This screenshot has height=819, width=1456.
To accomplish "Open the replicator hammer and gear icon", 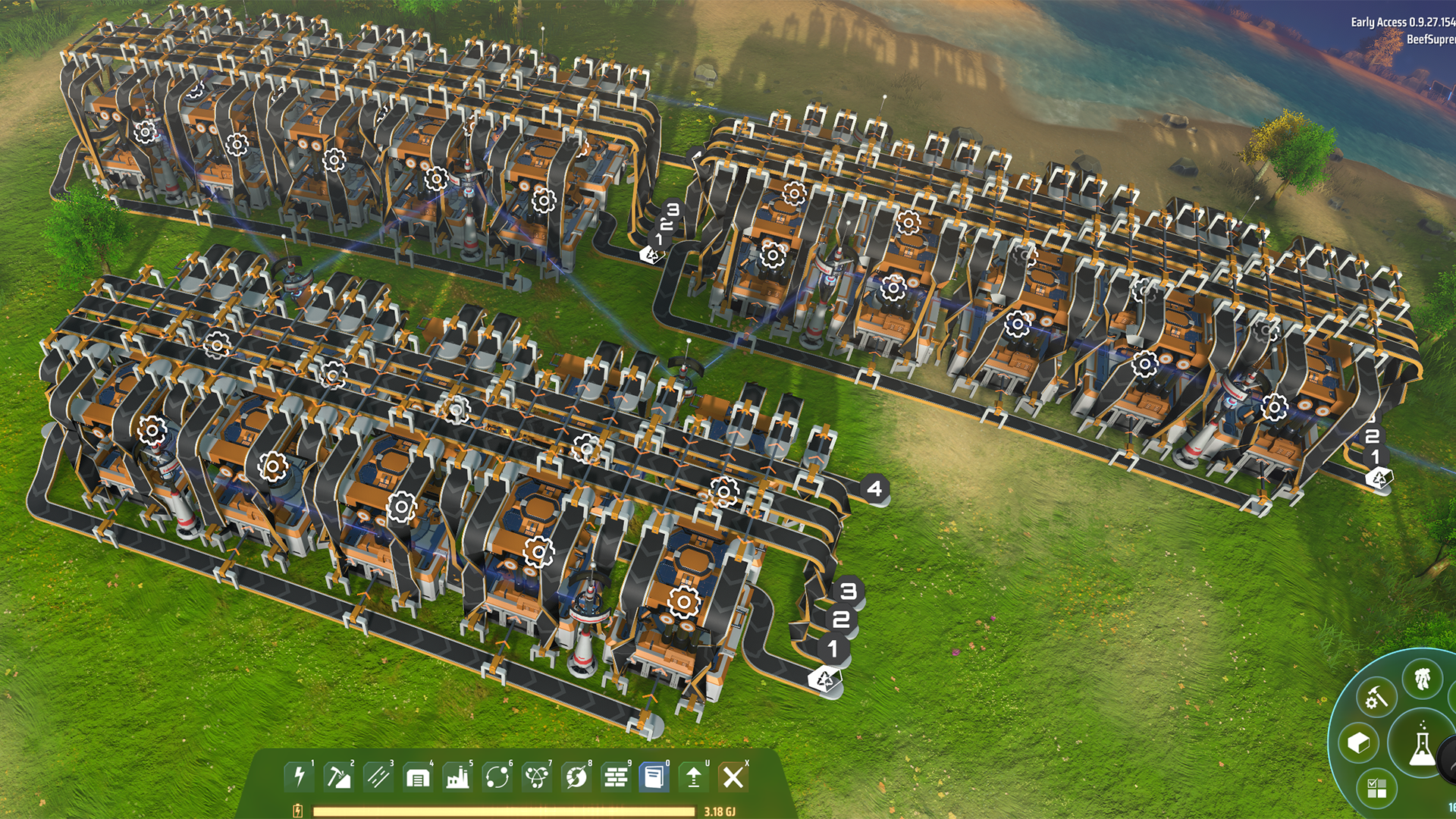I will (x=1376, y=697).
